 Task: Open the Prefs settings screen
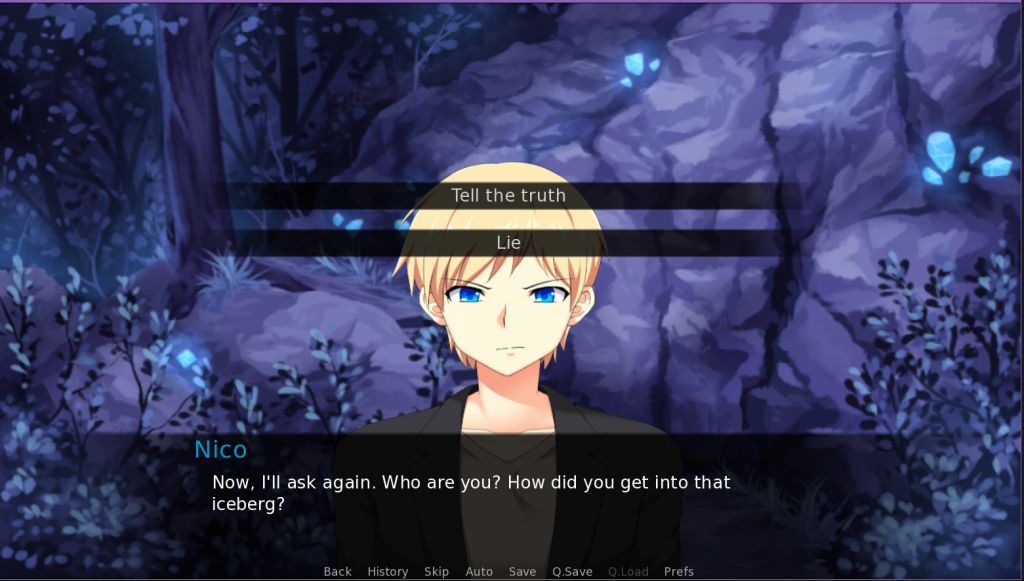[x=678, y=572]
